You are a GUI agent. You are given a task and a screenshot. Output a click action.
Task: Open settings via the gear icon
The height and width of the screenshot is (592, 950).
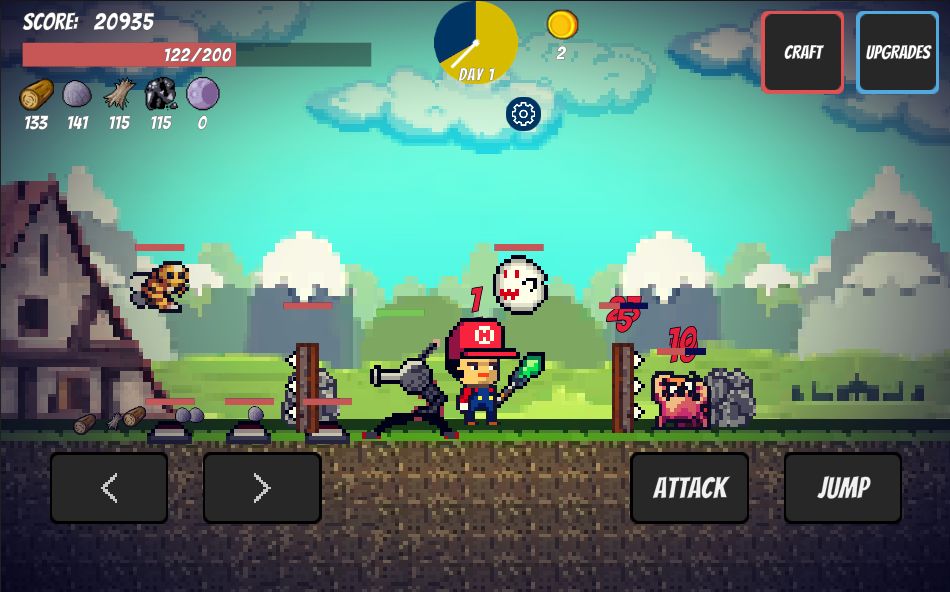click(523, 114)
